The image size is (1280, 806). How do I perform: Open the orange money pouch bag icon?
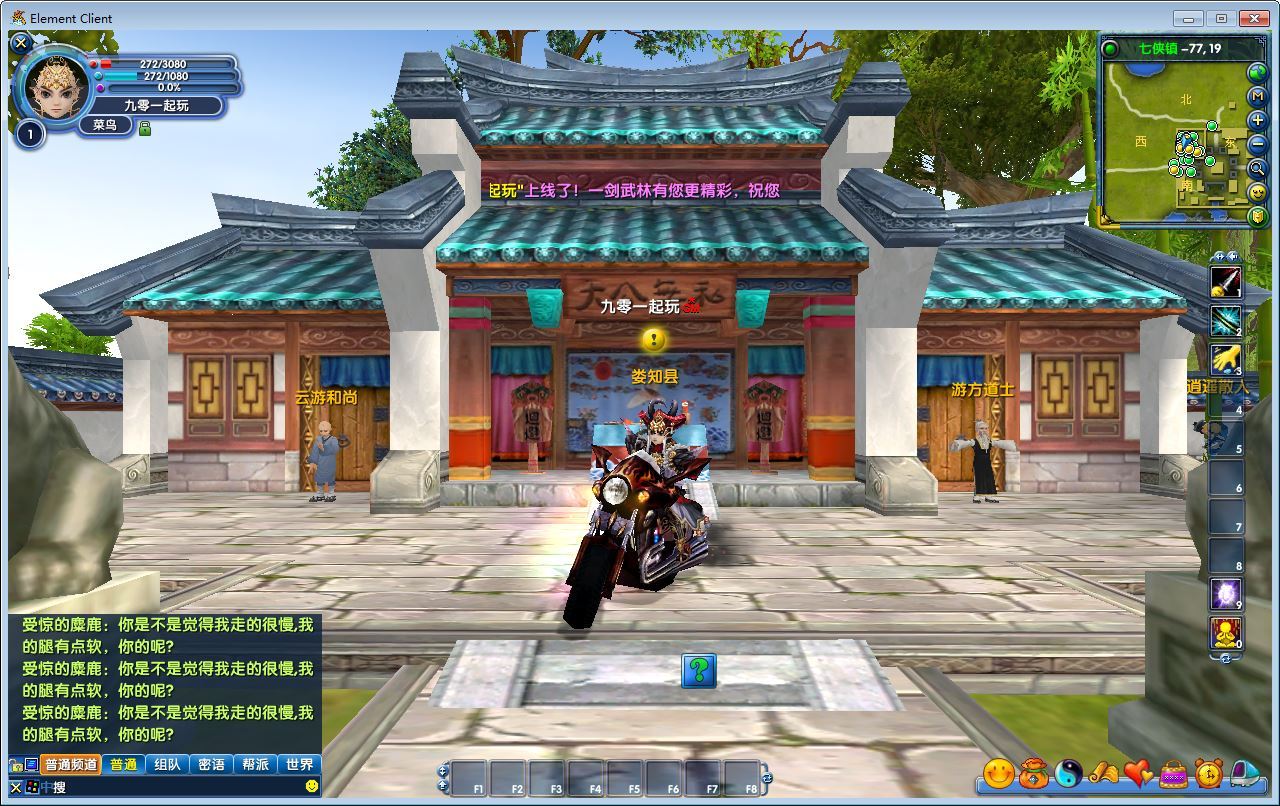pos(1034,773)
